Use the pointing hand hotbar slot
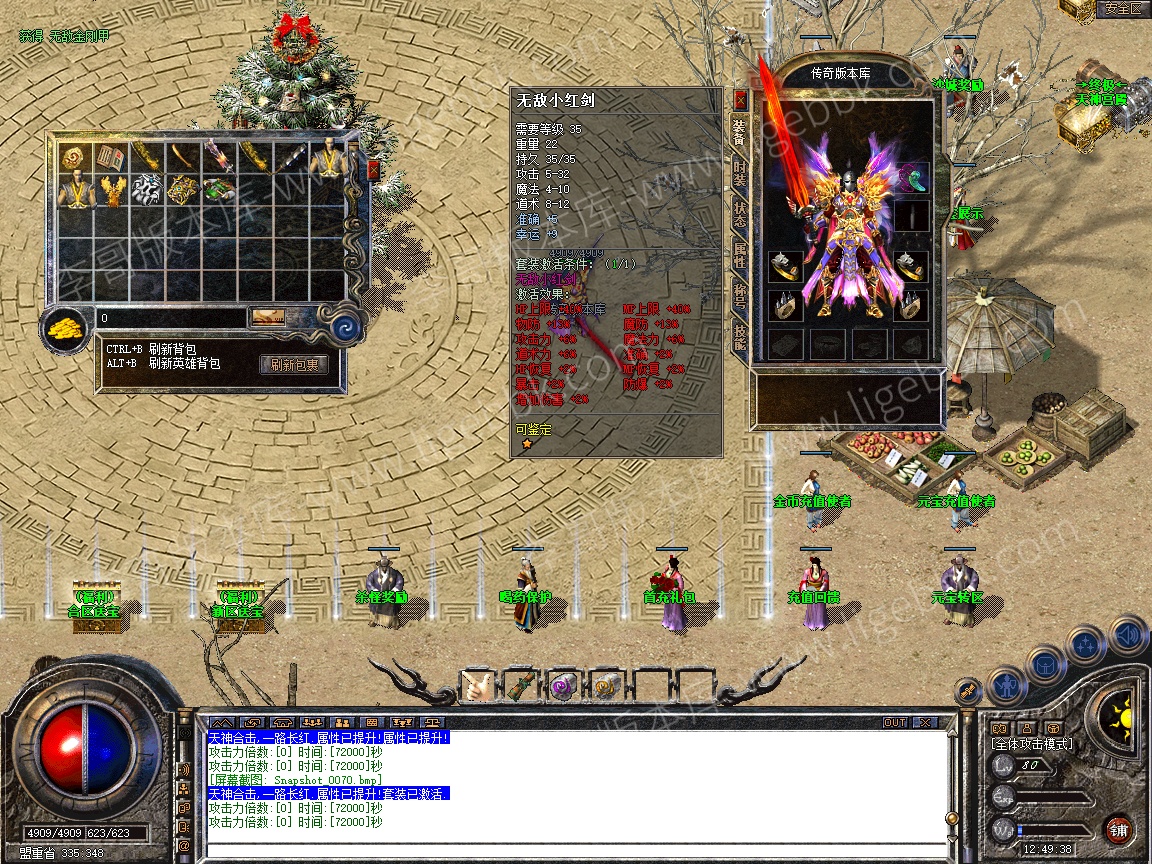1152x864 pixels. 476,686
